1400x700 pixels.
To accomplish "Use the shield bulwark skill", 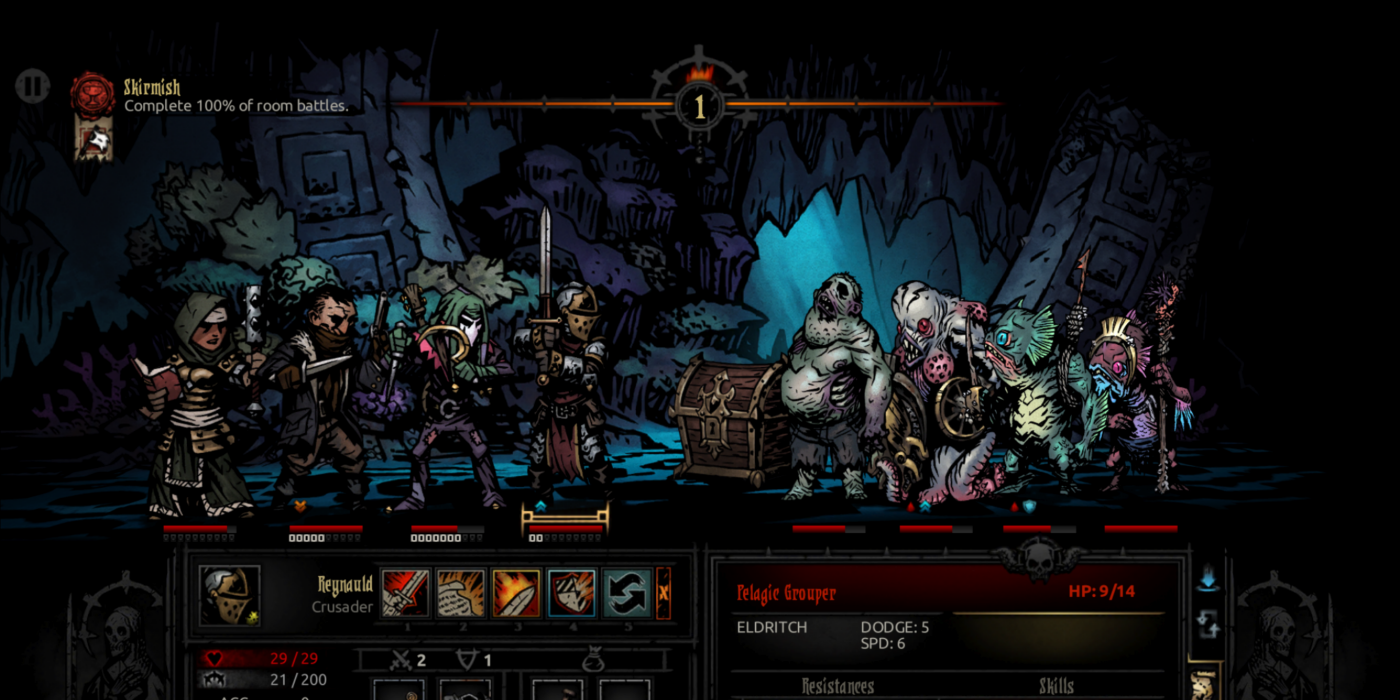I will click(x=572, y=593).
